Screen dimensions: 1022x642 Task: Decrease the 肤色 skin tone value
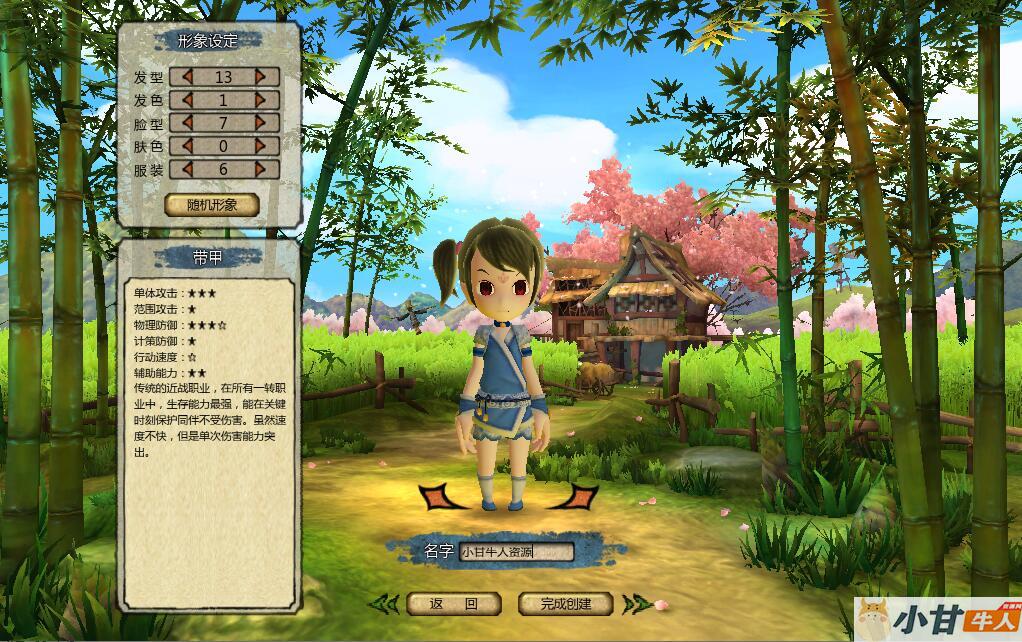tap(186, 146)
